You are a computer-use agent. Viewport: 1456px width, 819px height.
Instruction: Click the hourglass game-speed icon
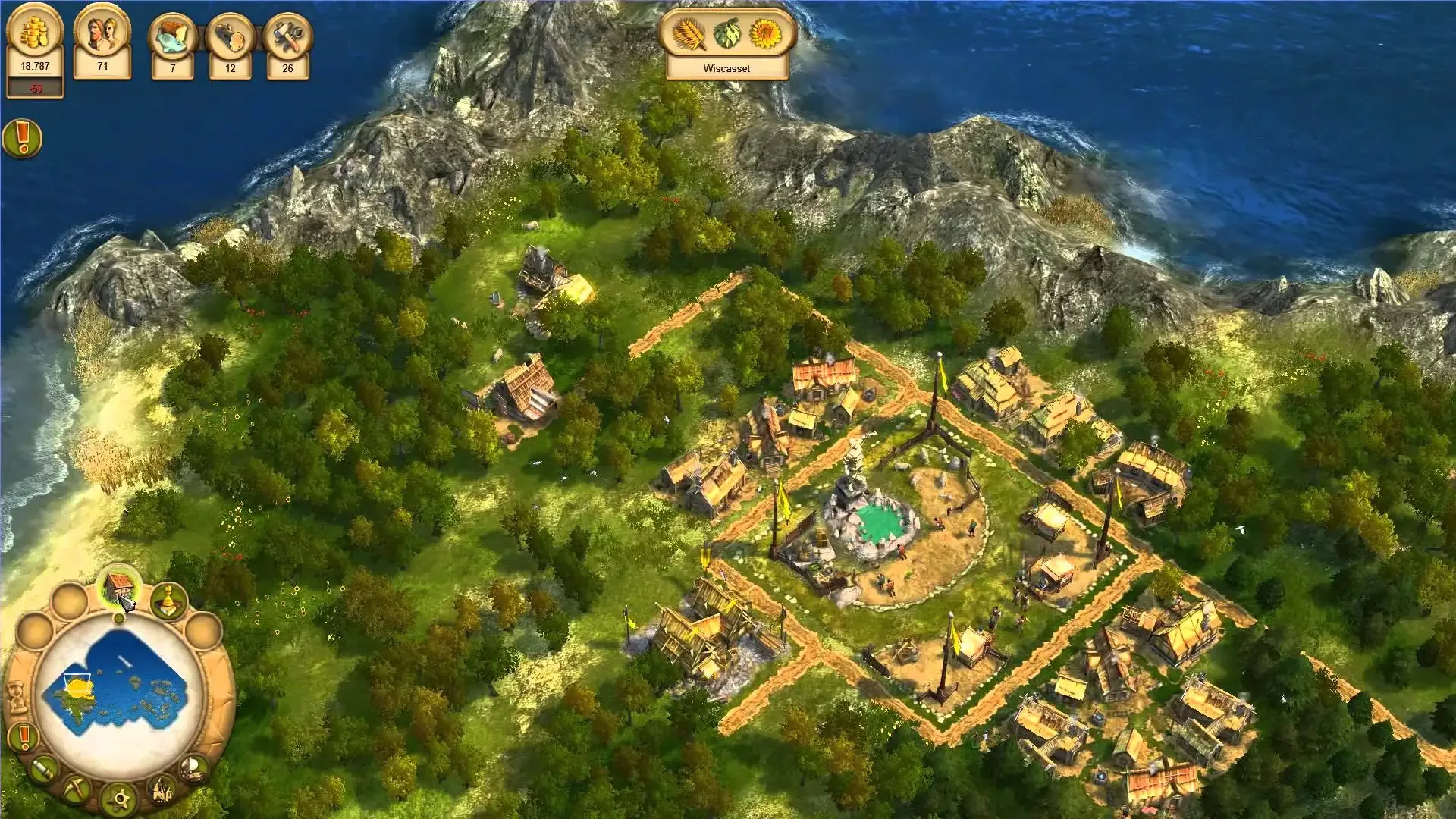pos(17,696)
